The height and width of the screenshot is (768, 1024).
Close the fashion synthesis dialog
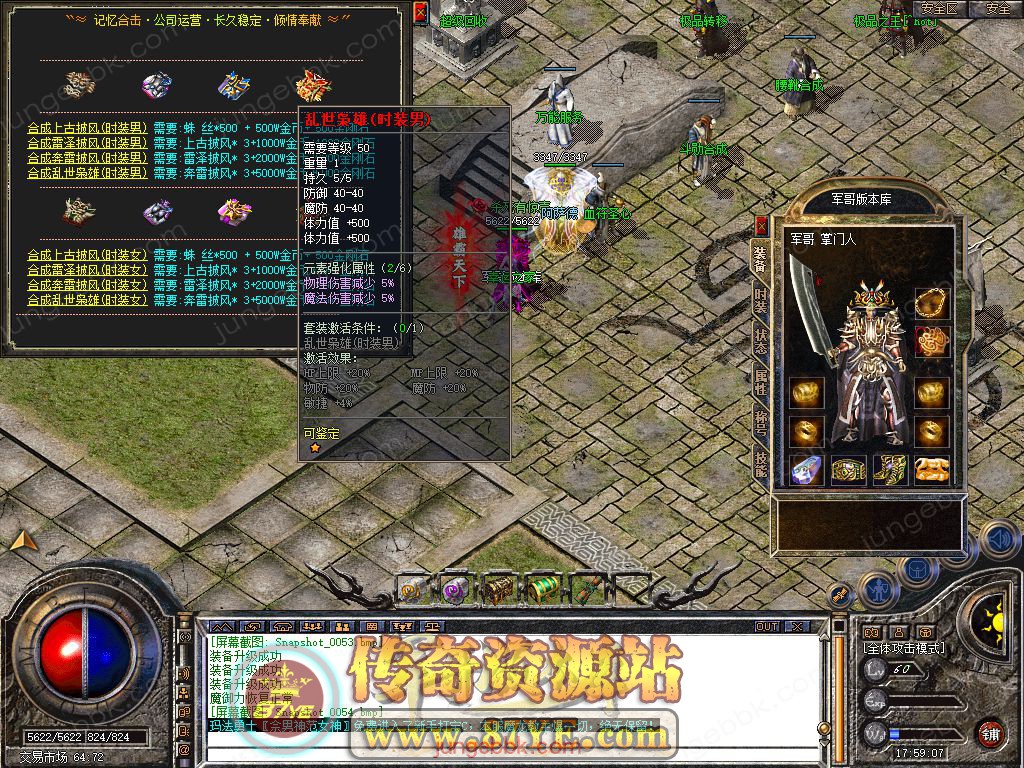pyautogui.click(x=420, y=12)
